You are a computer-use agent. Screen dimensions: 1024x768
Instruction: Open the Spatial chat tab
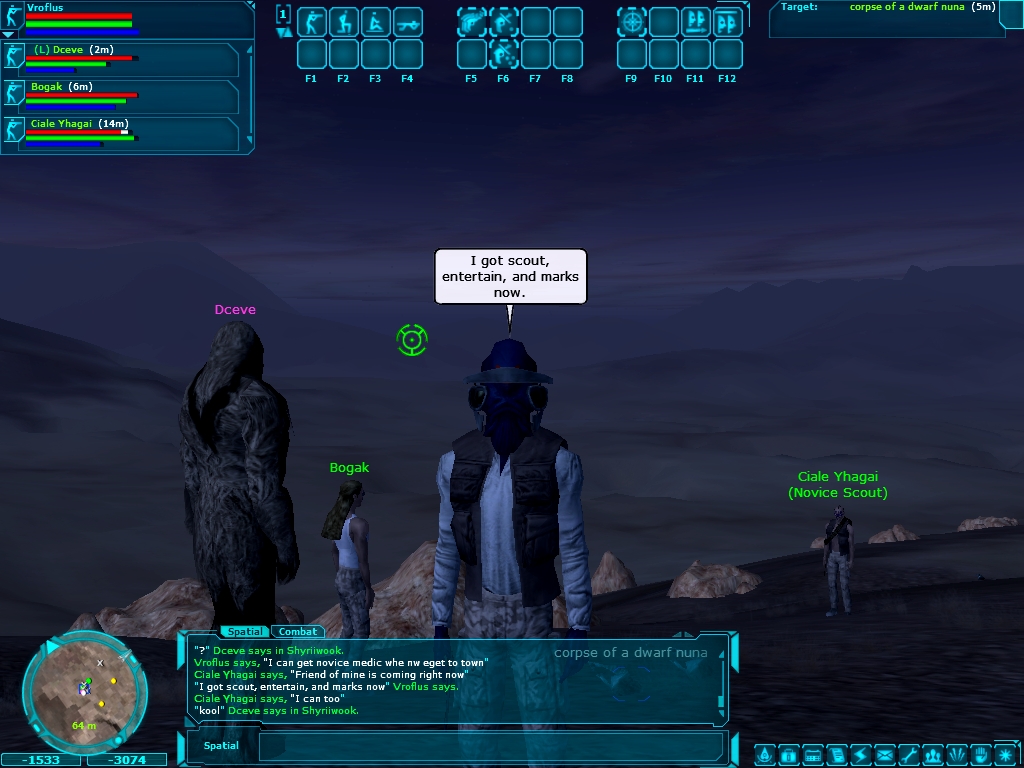coord(245,632)
